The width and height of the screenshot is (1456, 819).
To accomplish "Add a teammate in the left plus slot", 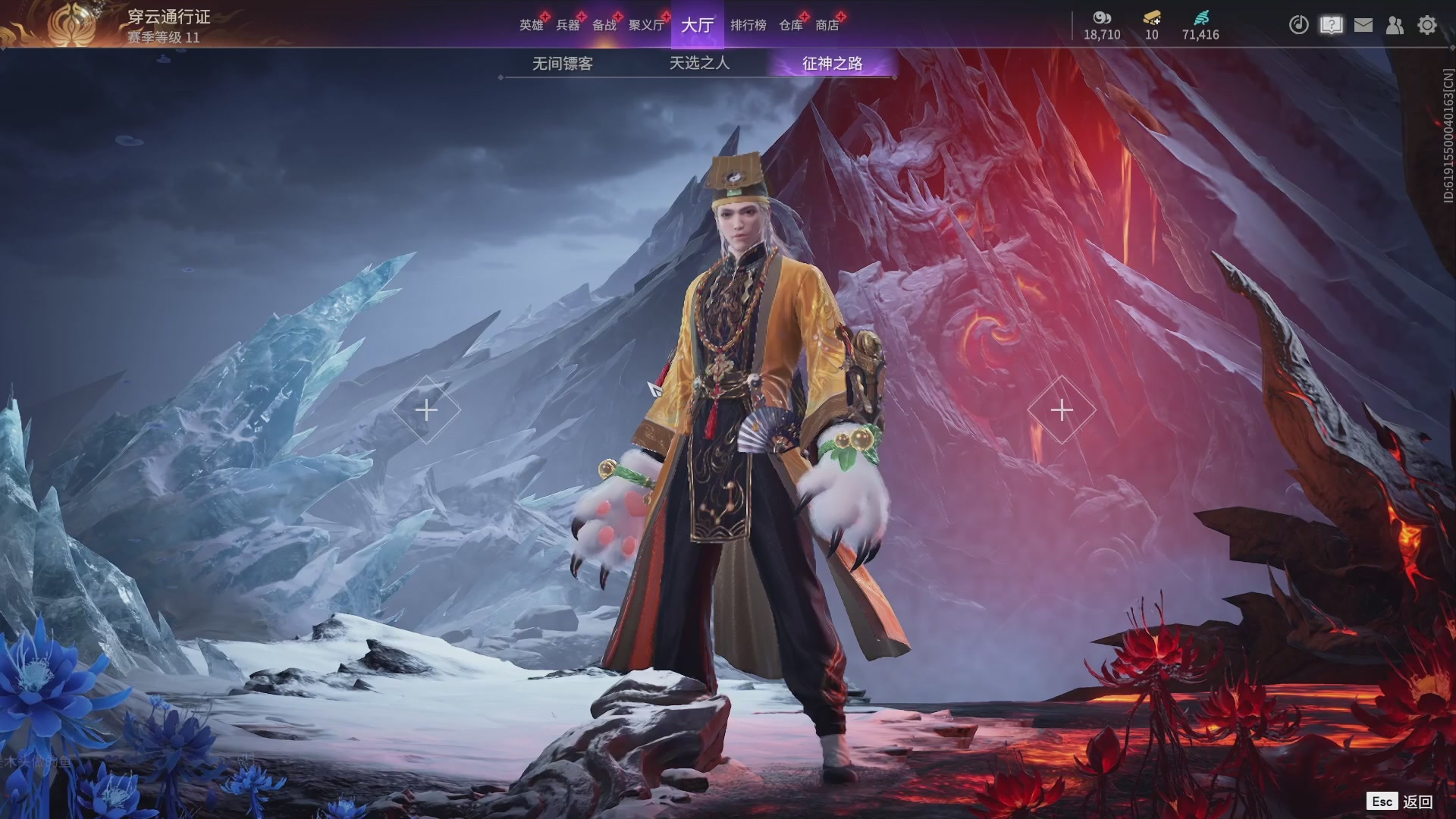I will click(426, 410).
